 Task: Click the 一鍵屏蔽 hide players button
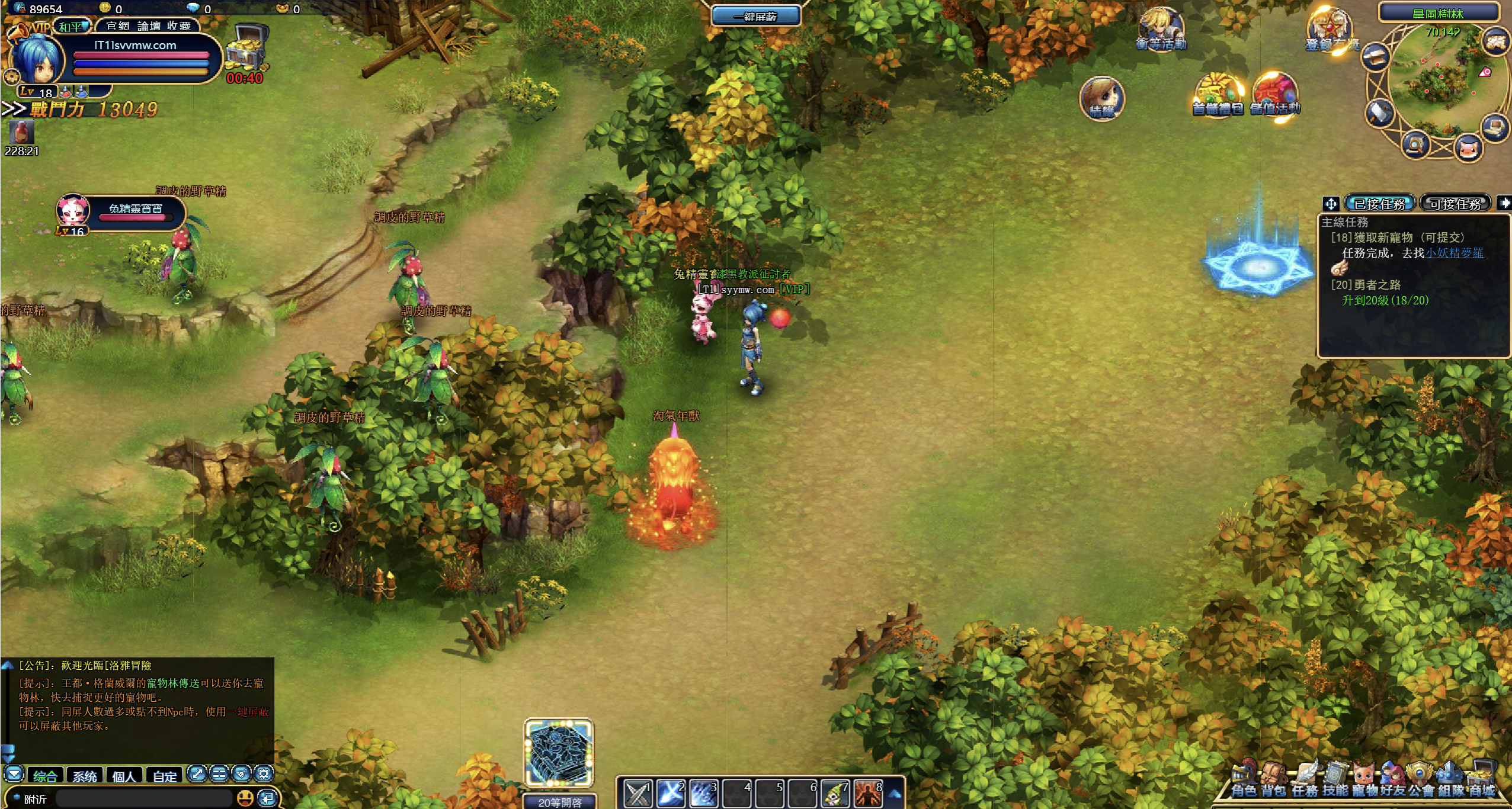(755, 17)
